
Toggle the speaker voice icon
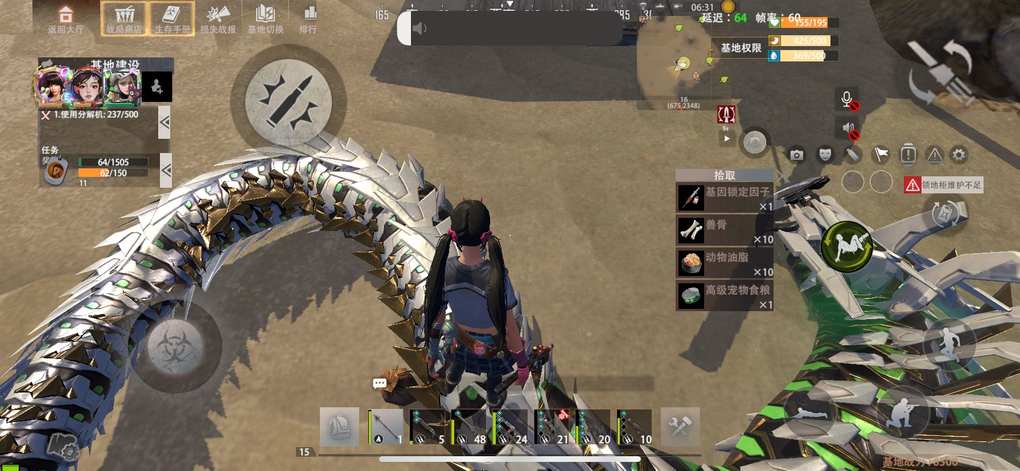point(847,128)
